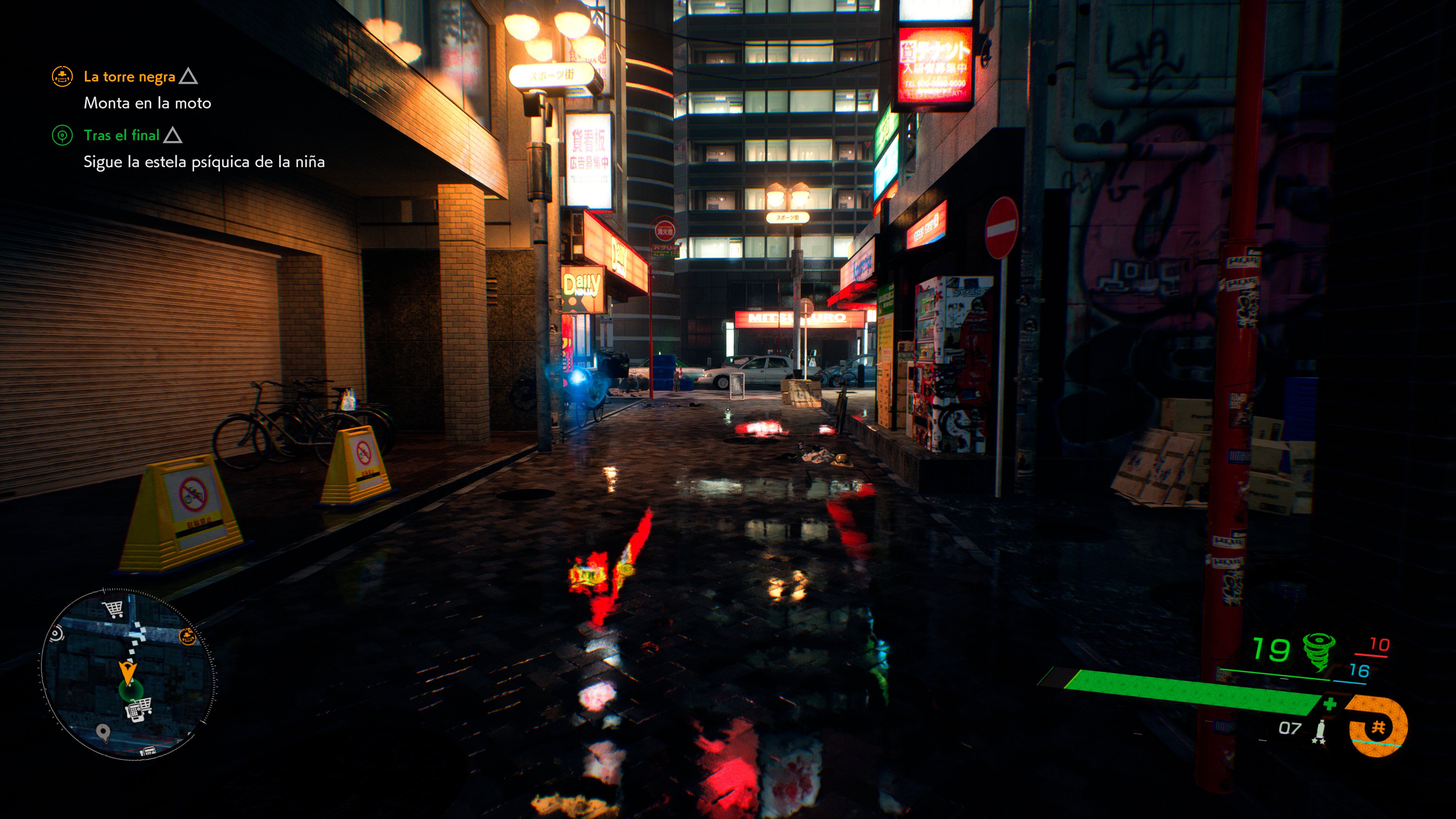Click the 'Monta en la moto' objective text
Image resolution: width=1456 pixels, height=819 pixels.
coord(147,104)
